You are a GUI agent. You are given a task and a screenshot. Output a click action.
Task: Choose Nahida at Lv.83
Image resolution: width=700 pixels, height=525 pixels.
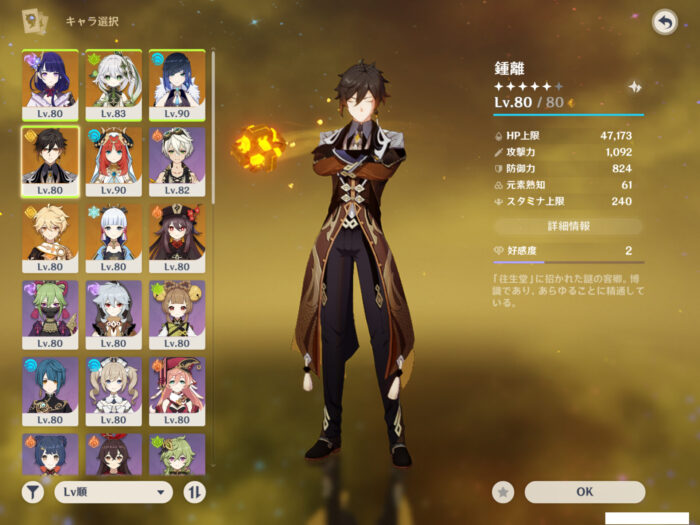(113, 84)
